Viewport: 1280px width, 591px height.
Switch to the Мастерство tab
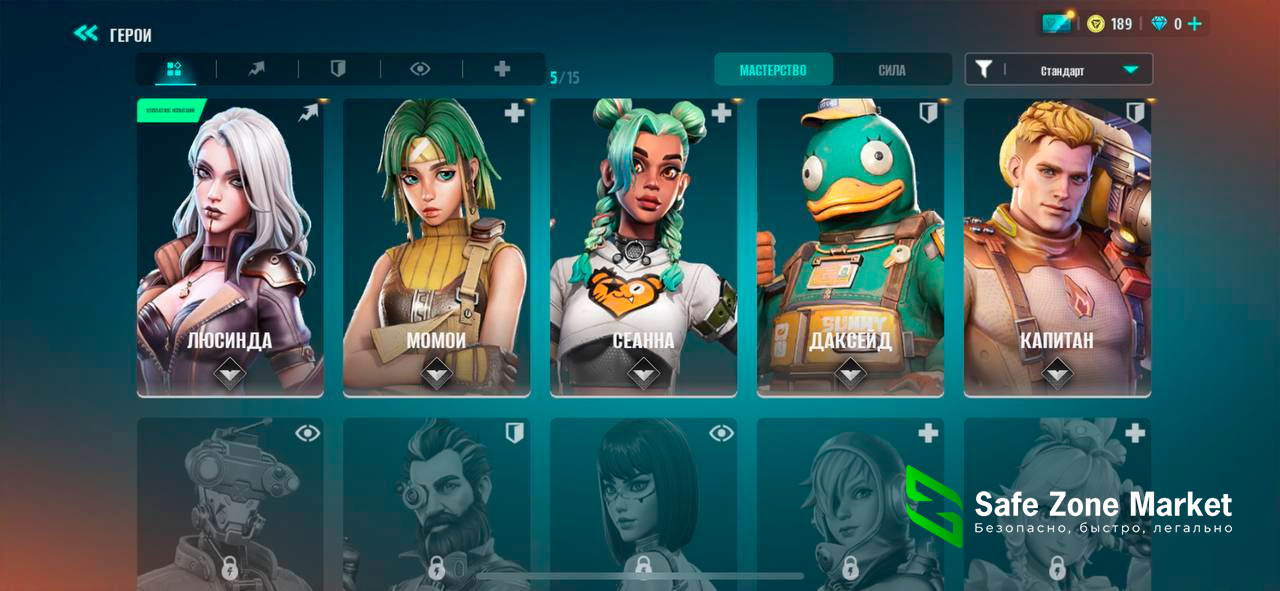coord(773,70)
